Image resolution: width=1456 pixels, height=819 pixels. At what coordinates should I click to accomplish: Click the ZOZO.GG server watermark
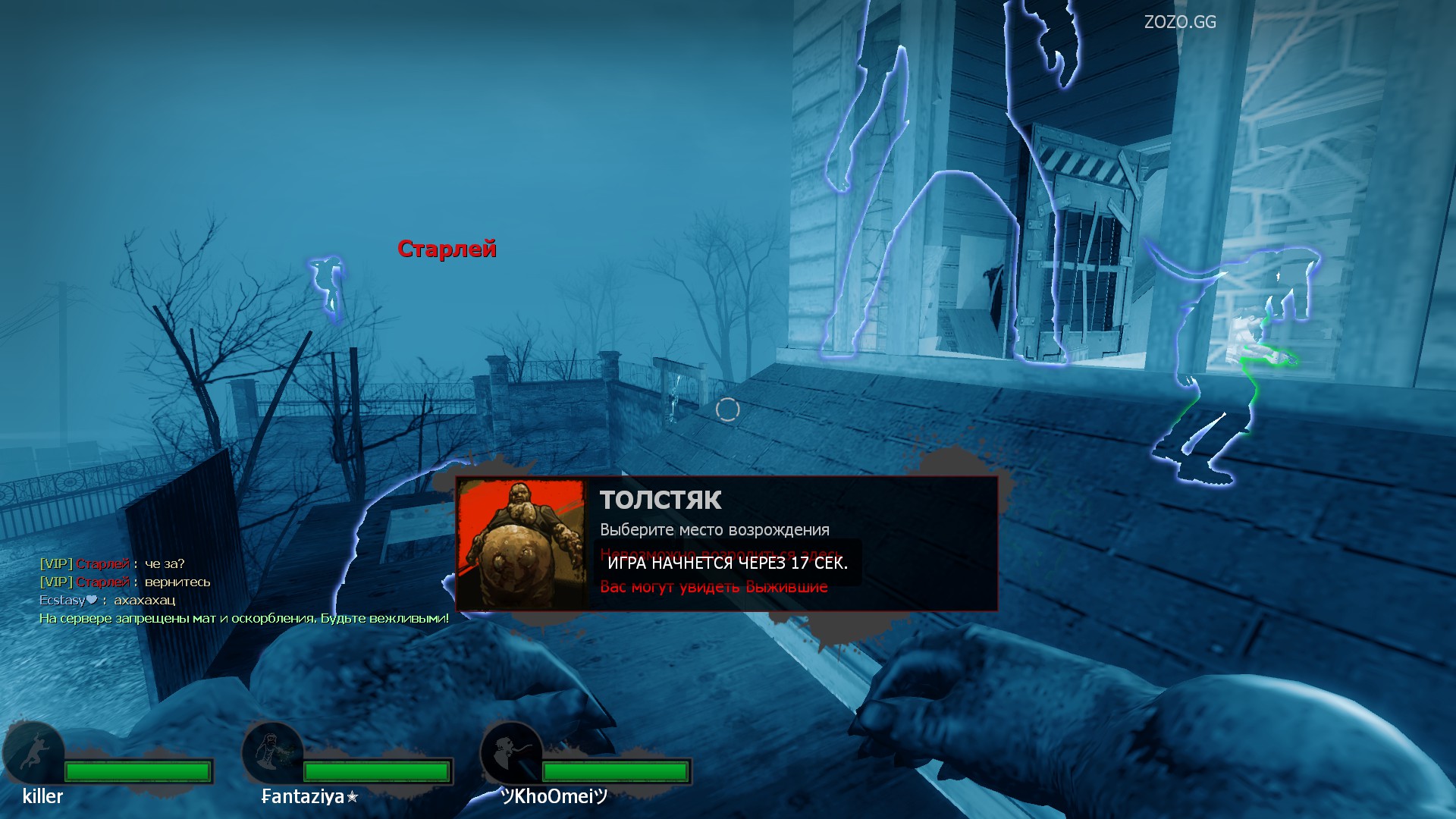1179,22
